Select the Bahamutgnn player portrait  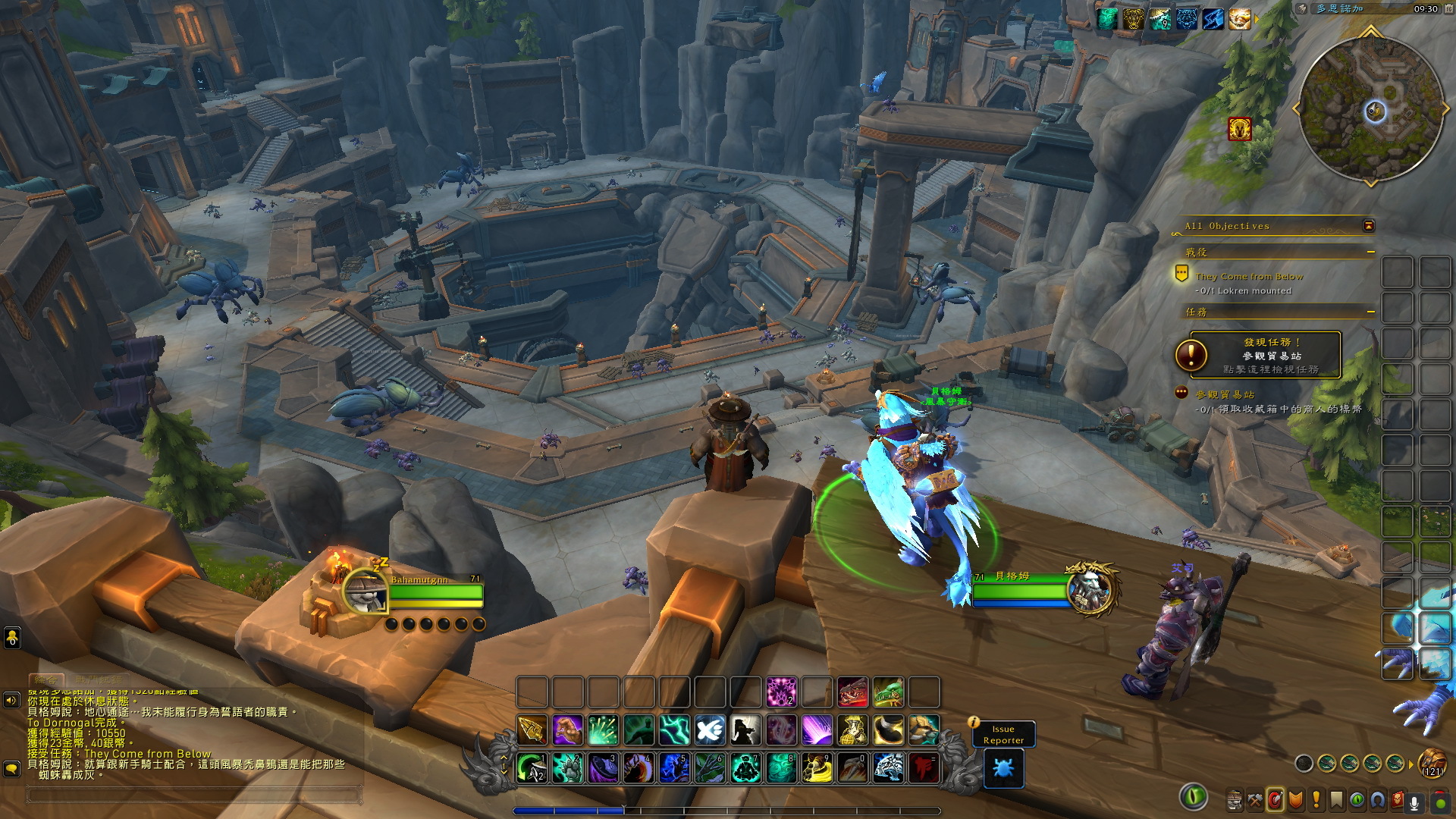pos(365,591)
